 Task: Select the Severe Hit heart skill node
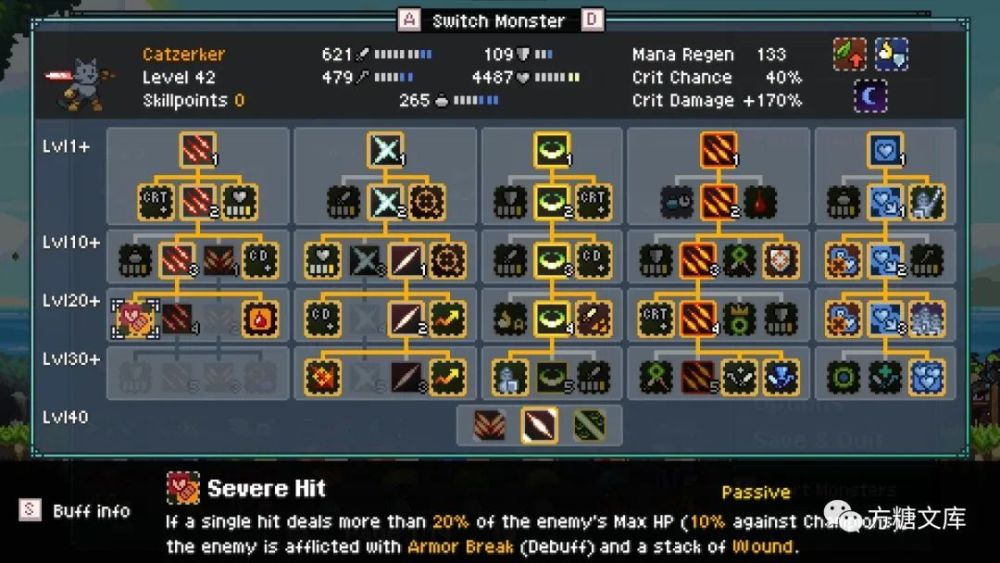click(x=133, y=318)
